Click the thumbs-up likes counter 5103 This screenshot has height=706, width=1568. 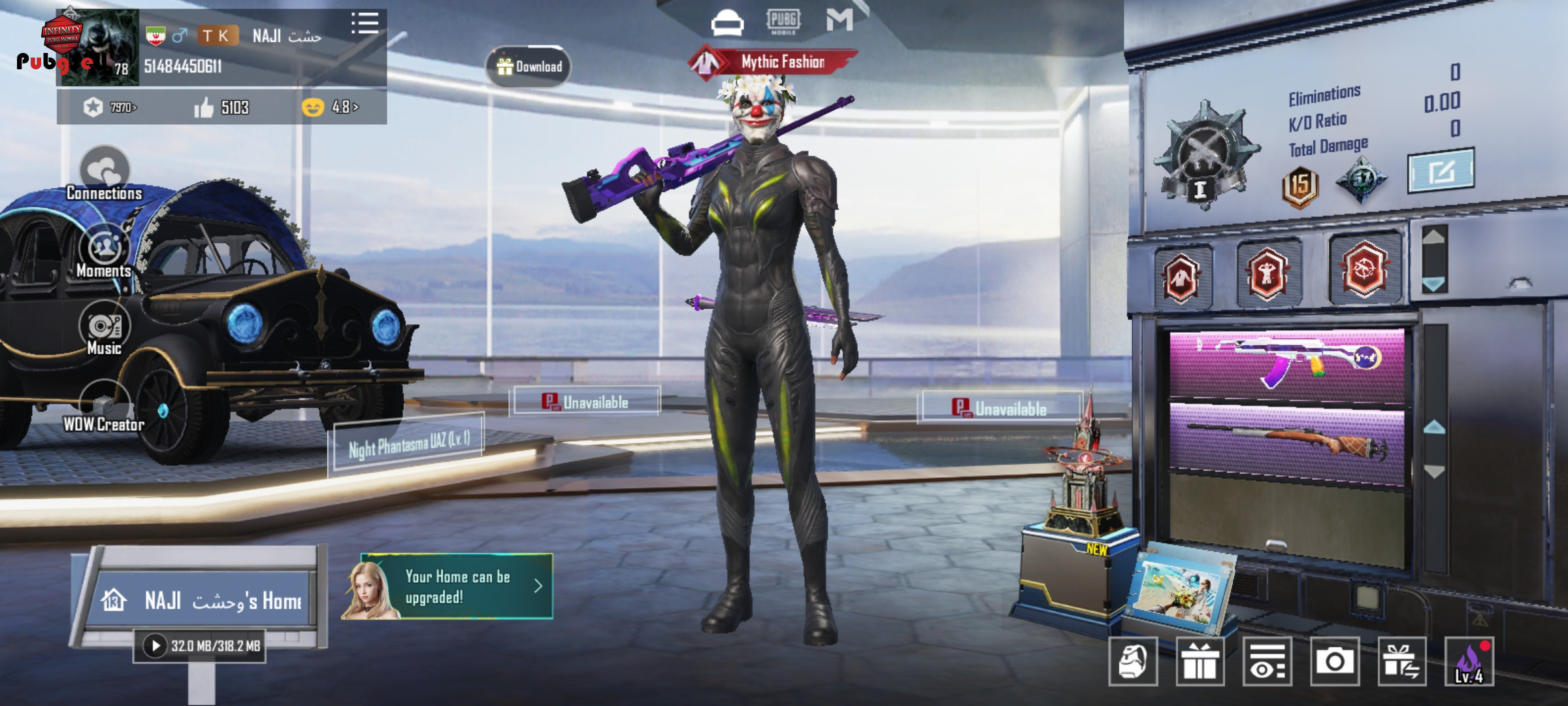tap(222, 107)
